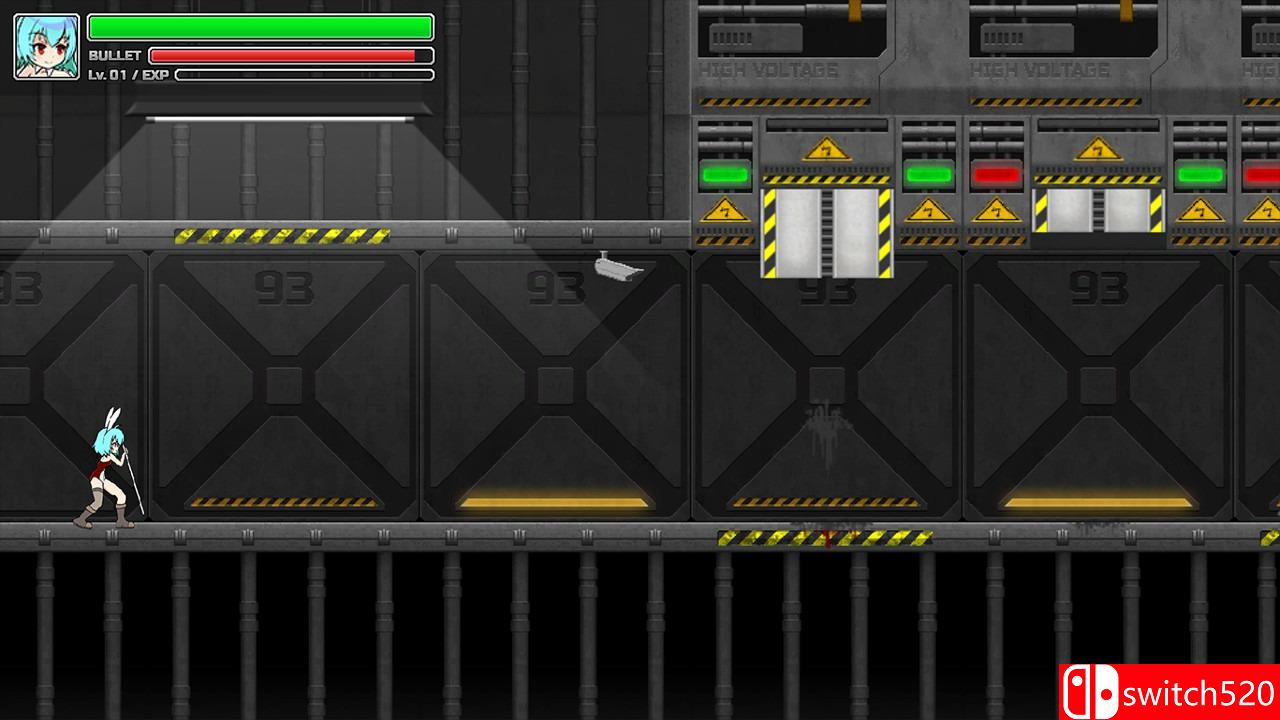The image size is (1280, 720).
Task: Toggle the green light between the two doors
Action: pos(930,173)
